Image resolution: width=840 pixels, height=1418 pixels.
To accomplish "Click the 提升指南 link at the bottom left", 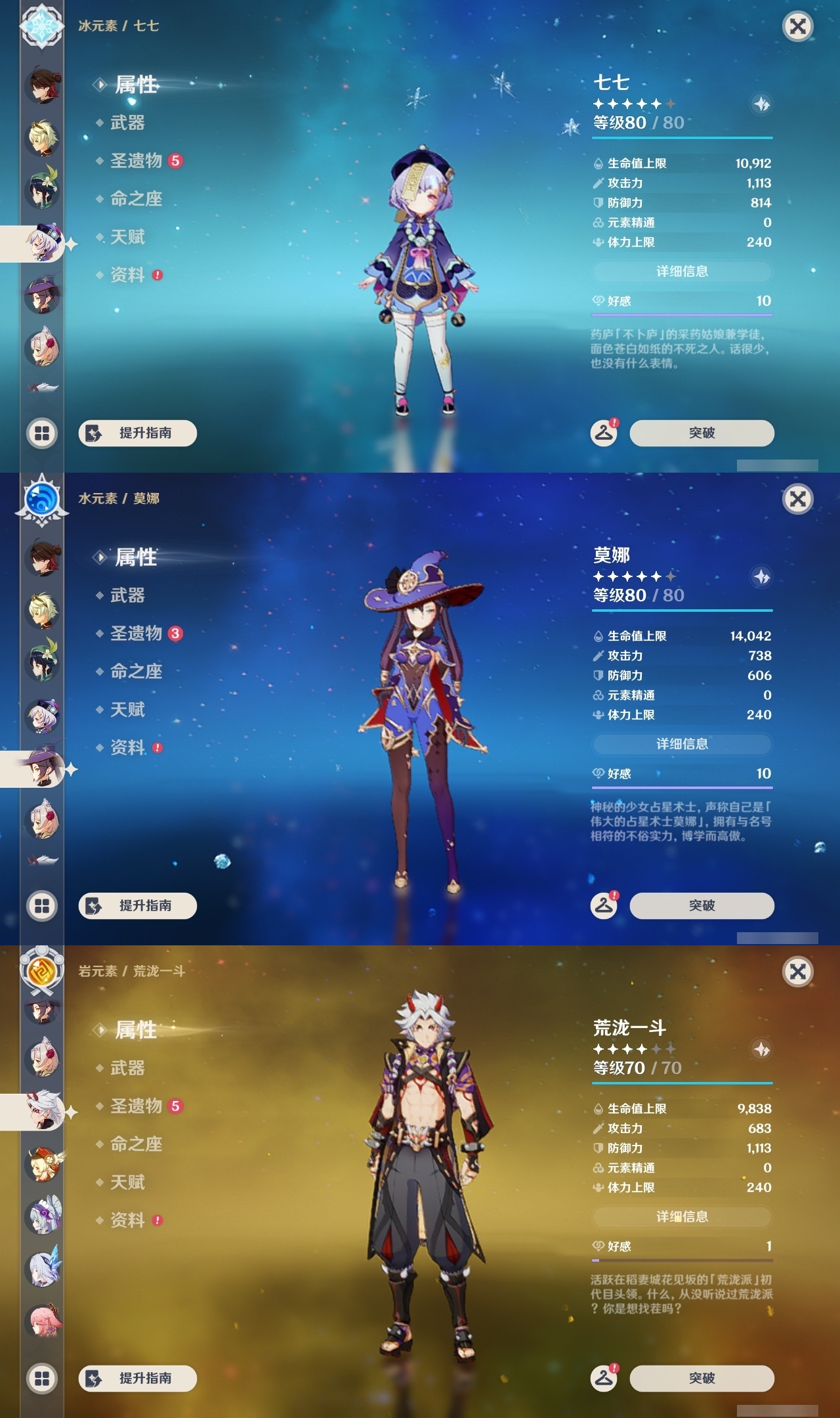I will [x=136, y=433].
